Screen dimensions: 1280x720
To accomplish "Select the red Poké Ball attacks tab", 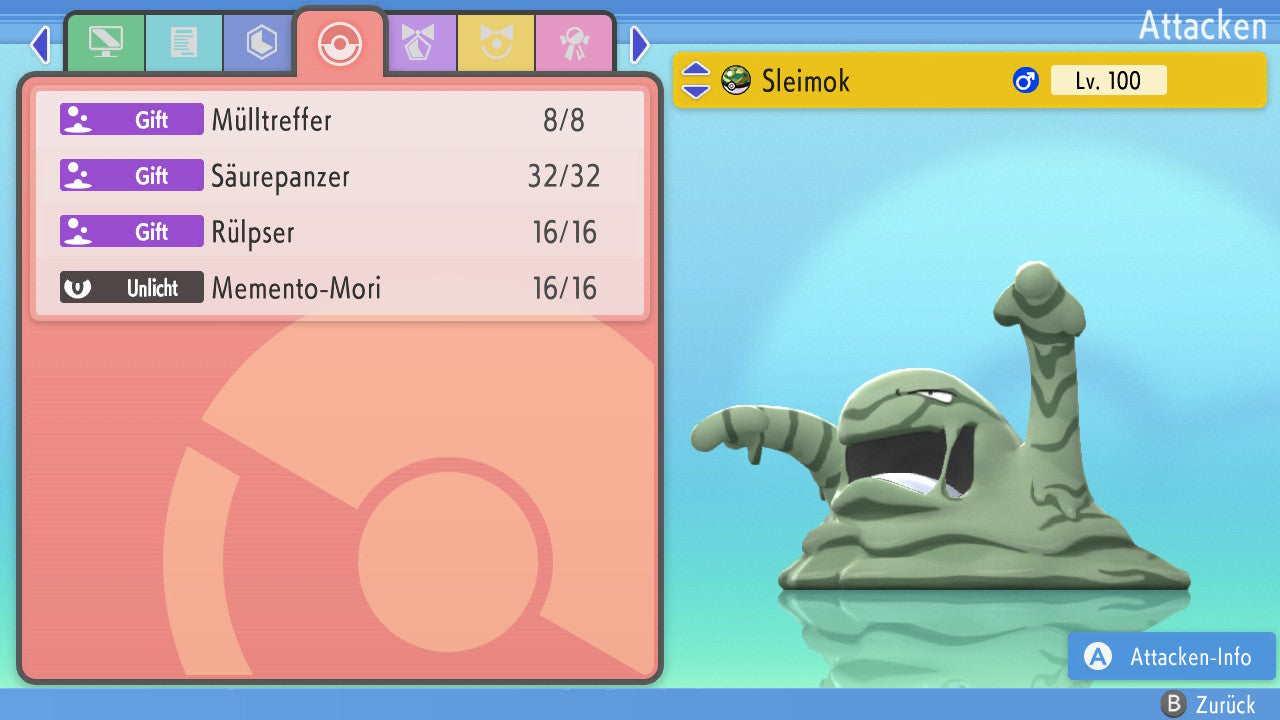I will (x=339, y=43).
